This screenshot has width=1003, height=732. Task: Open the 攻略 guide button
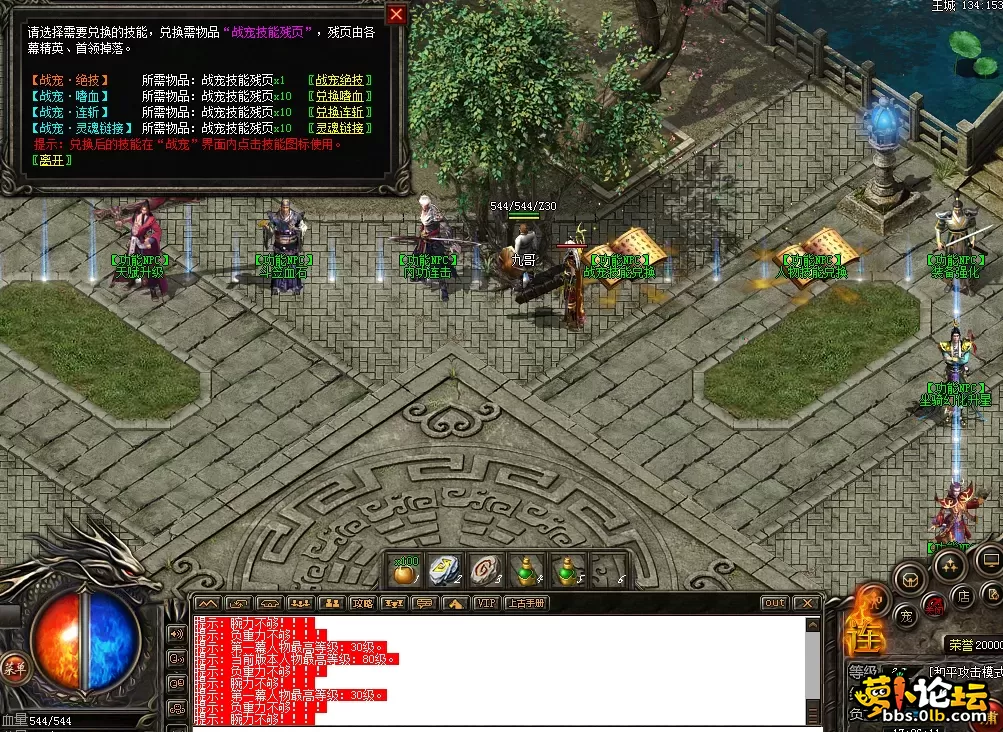pos(362,603)
